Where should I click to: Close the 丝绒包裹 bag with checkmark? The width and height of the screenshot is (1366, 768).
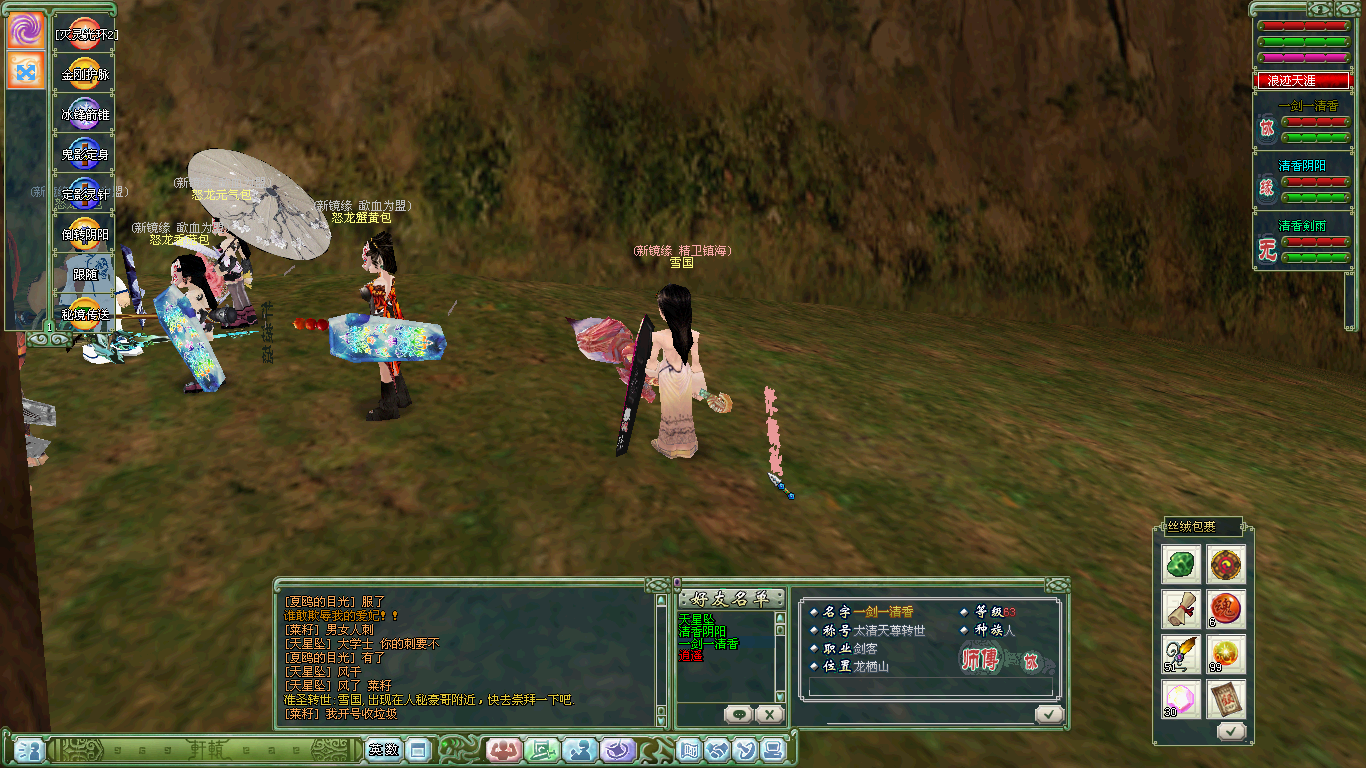1230,731
